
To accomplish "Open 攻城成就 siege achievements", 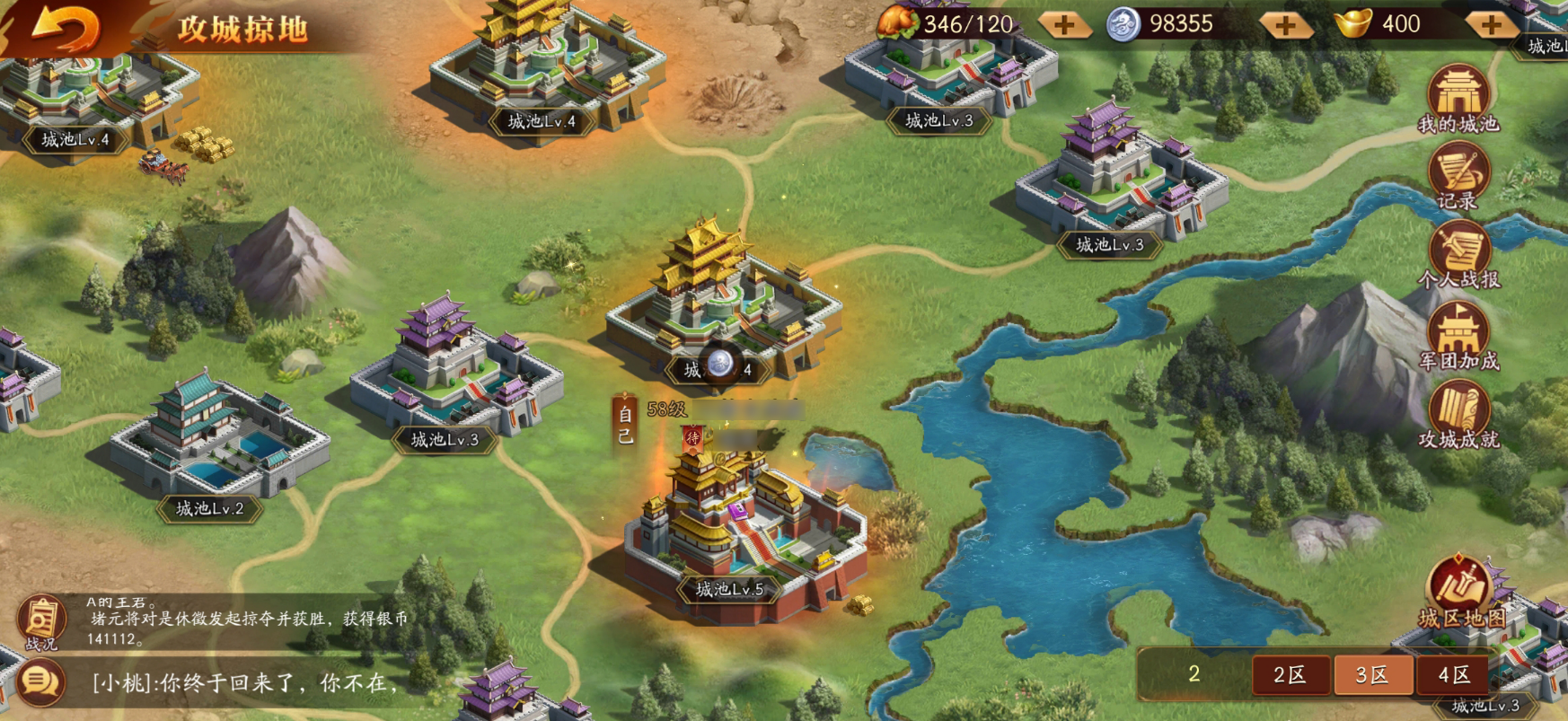I will point(1458,415).
